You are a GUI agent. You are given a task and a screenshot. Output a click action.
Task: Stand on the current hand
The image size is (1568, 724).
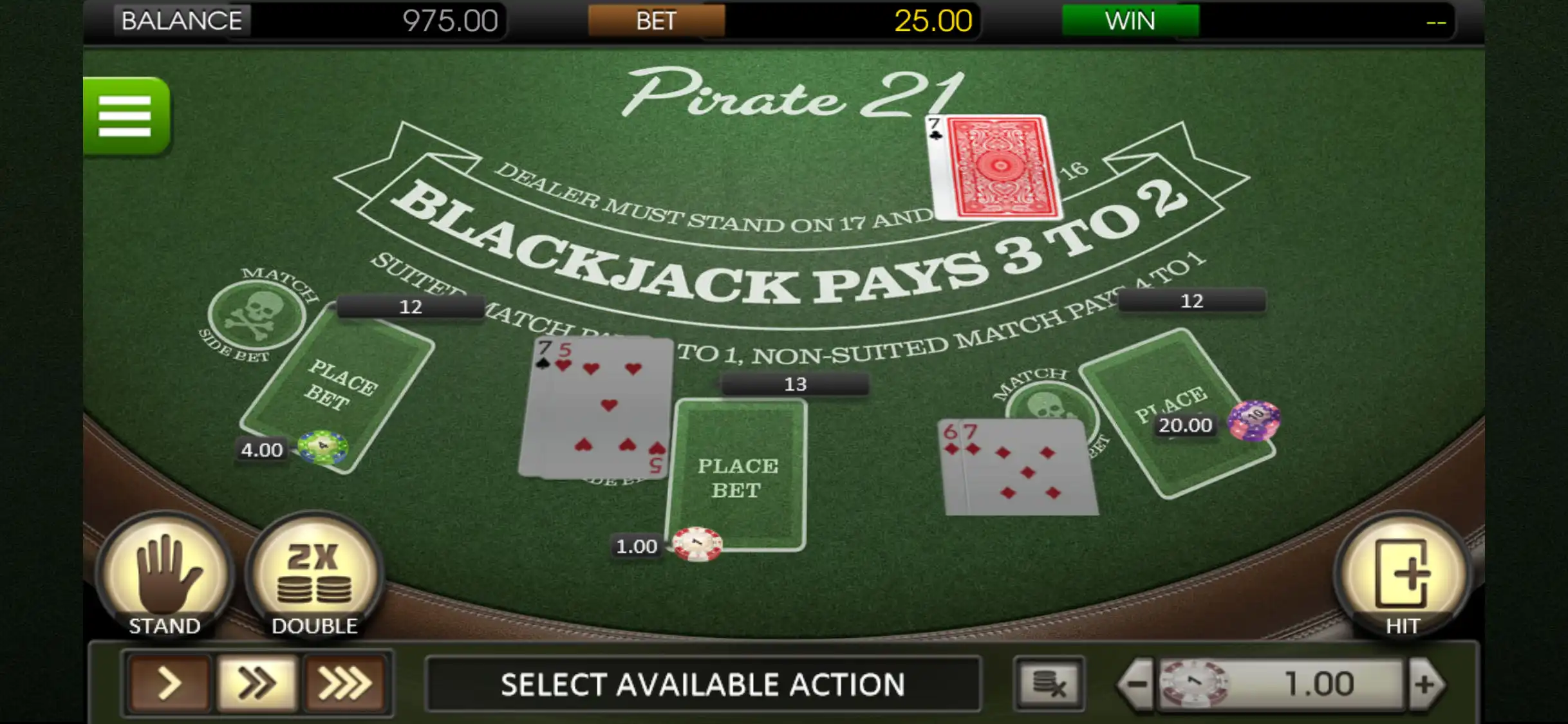click(165, 576)
